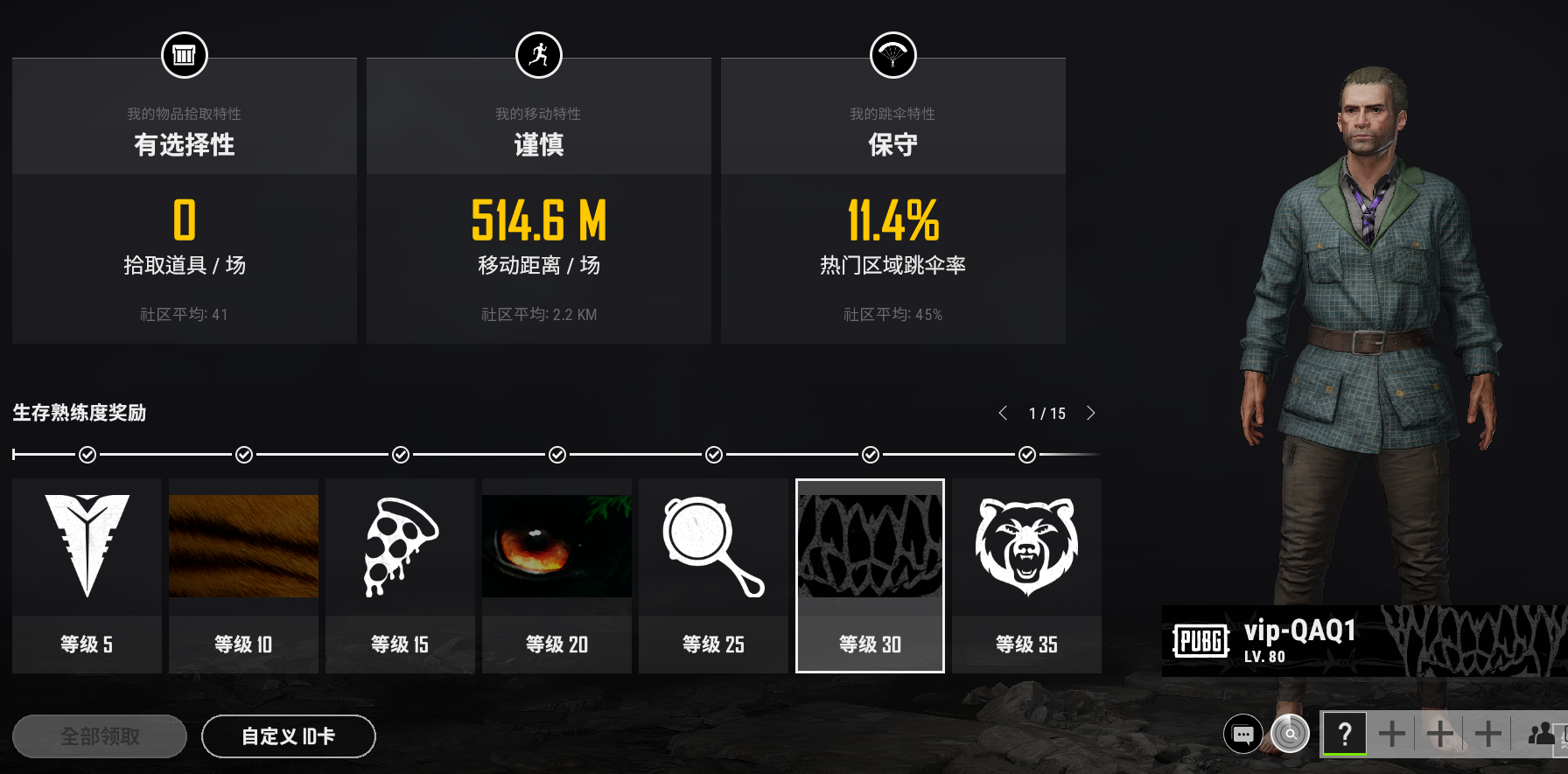Open the 自定义 ID卡 customization

click(289, 736)
